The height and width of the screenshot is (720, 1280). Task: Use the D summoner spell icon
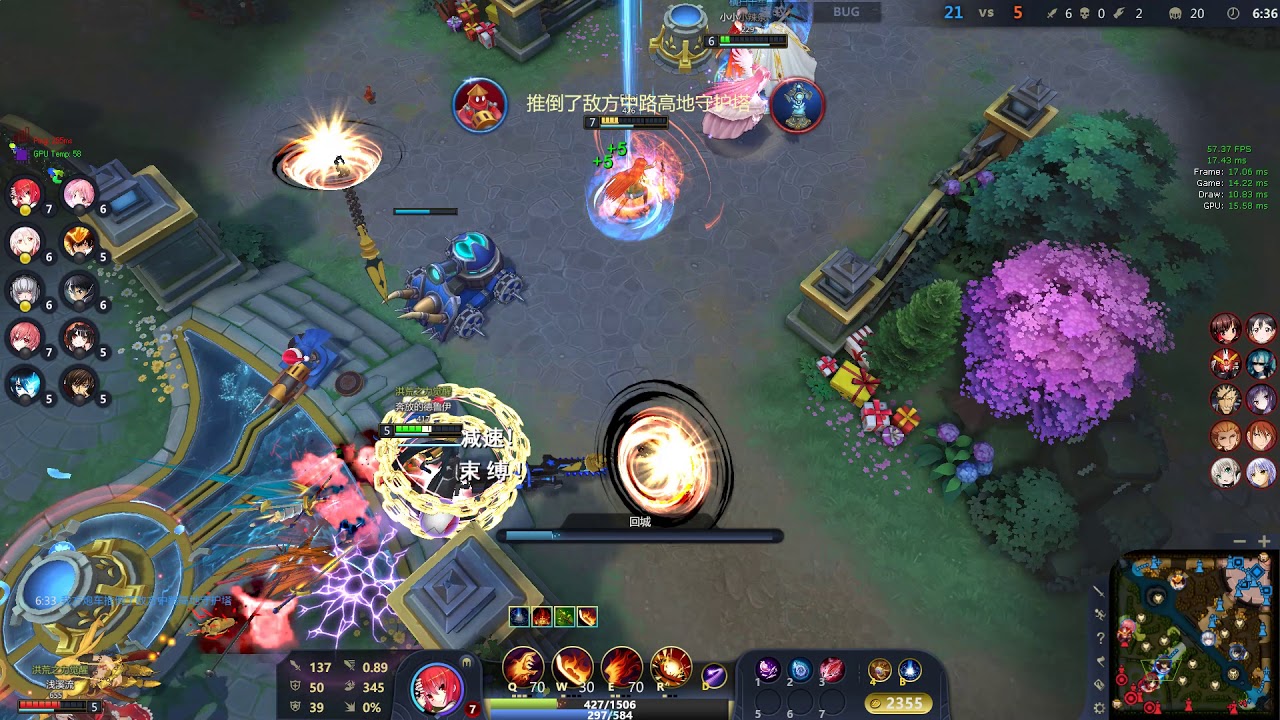point(713,675)
